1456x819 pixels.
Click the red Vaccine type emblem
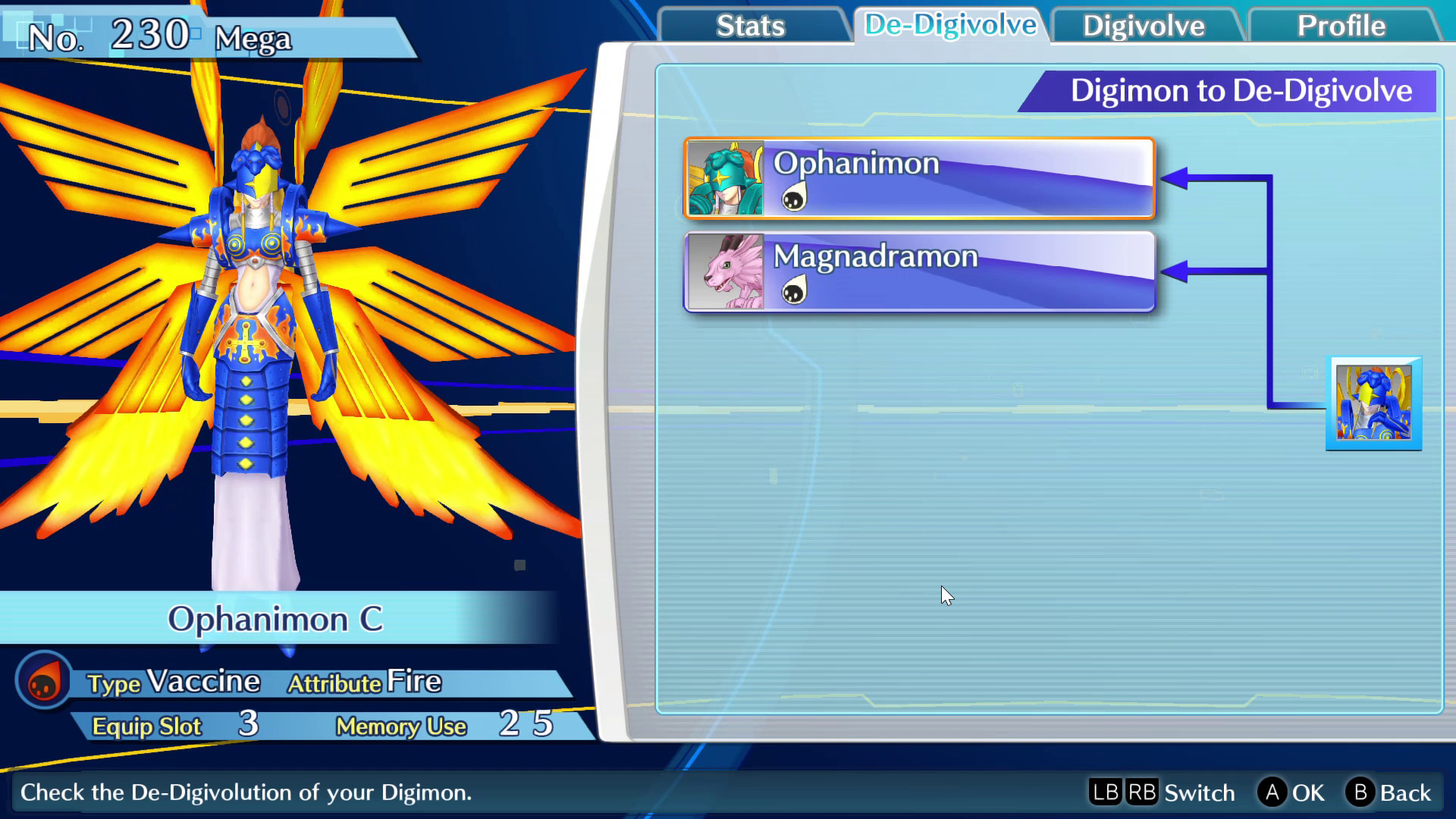point(43,680)
